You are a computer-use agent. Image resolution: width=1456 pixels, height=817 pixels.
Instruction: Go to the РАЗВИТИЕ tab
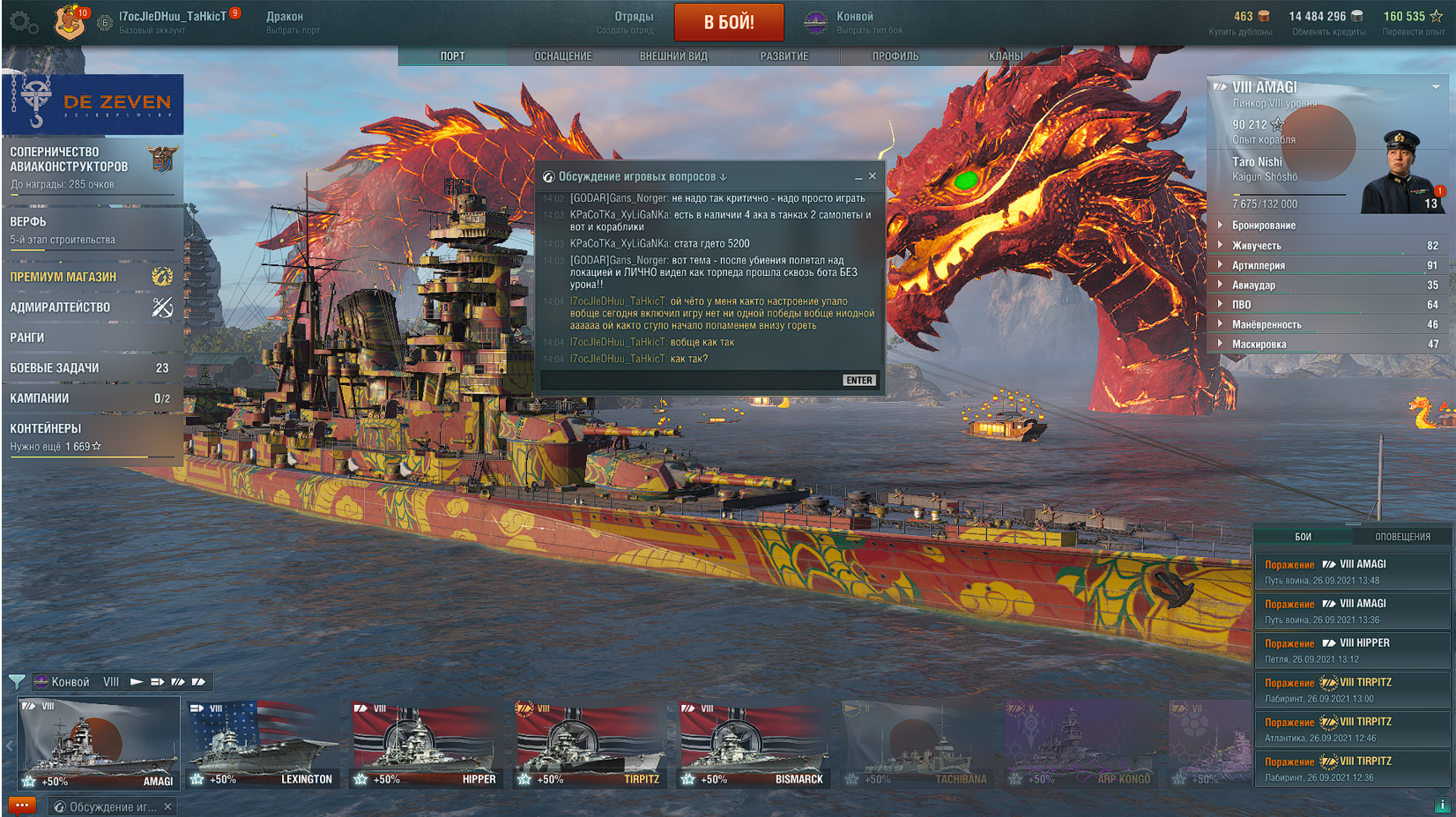[x=784, y=56]
